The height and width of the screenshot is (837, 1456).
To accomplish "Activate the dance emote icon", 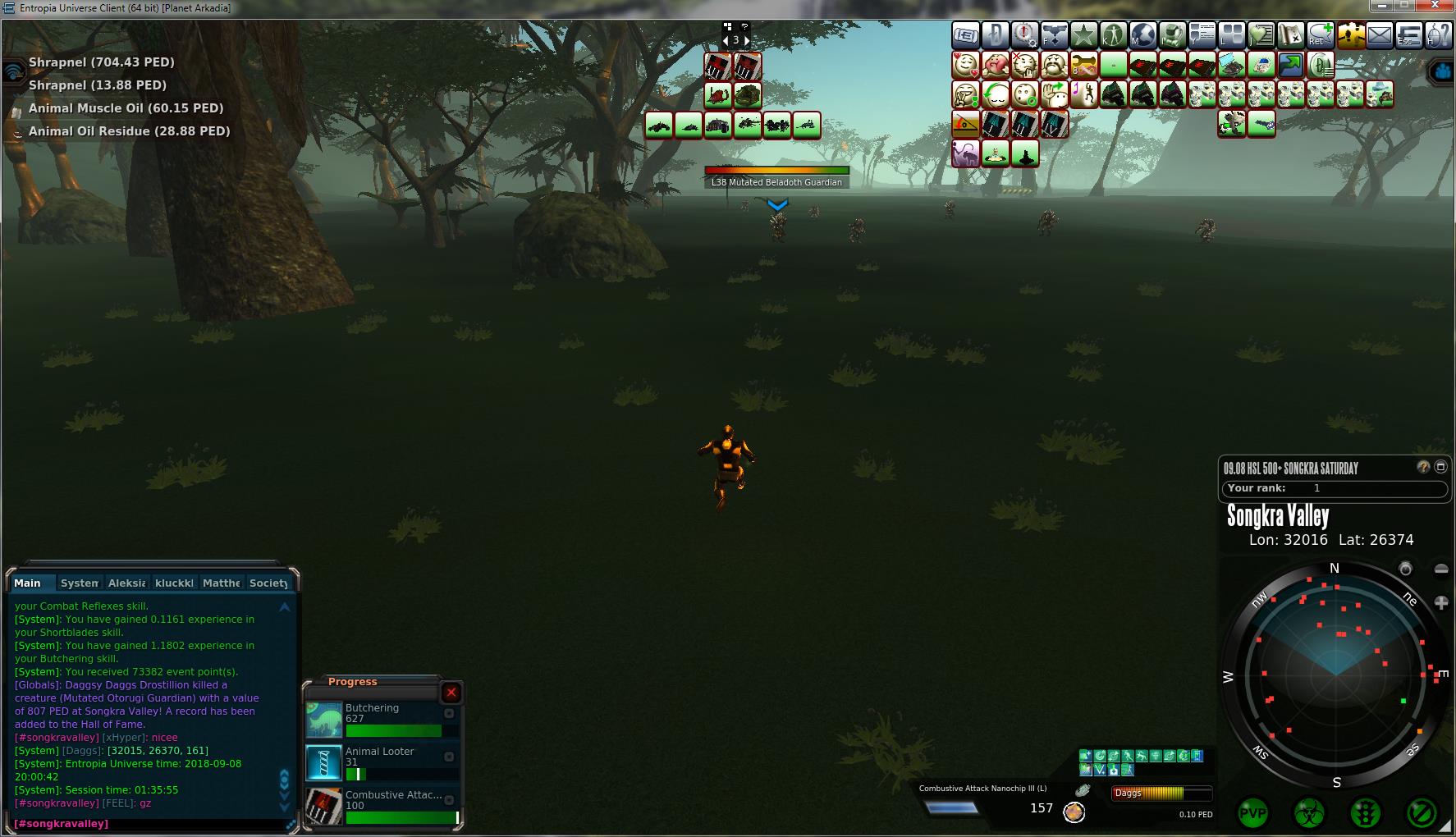I will [x=1084, y=94].
